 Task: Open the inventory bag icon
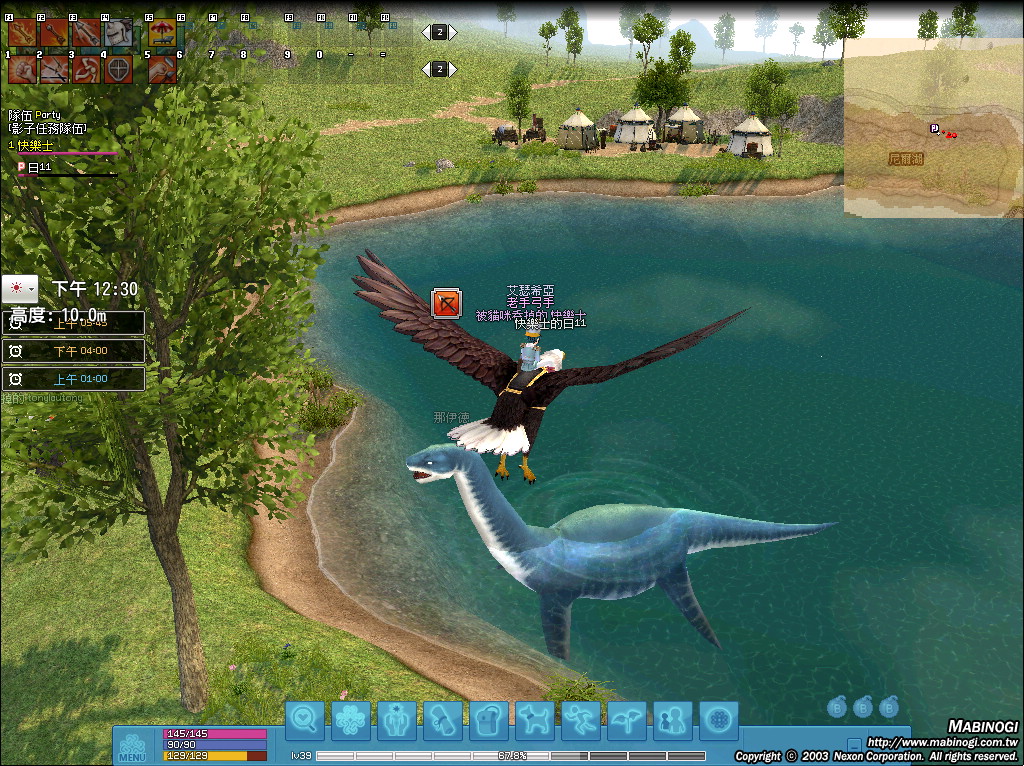(x=489, y=720)
